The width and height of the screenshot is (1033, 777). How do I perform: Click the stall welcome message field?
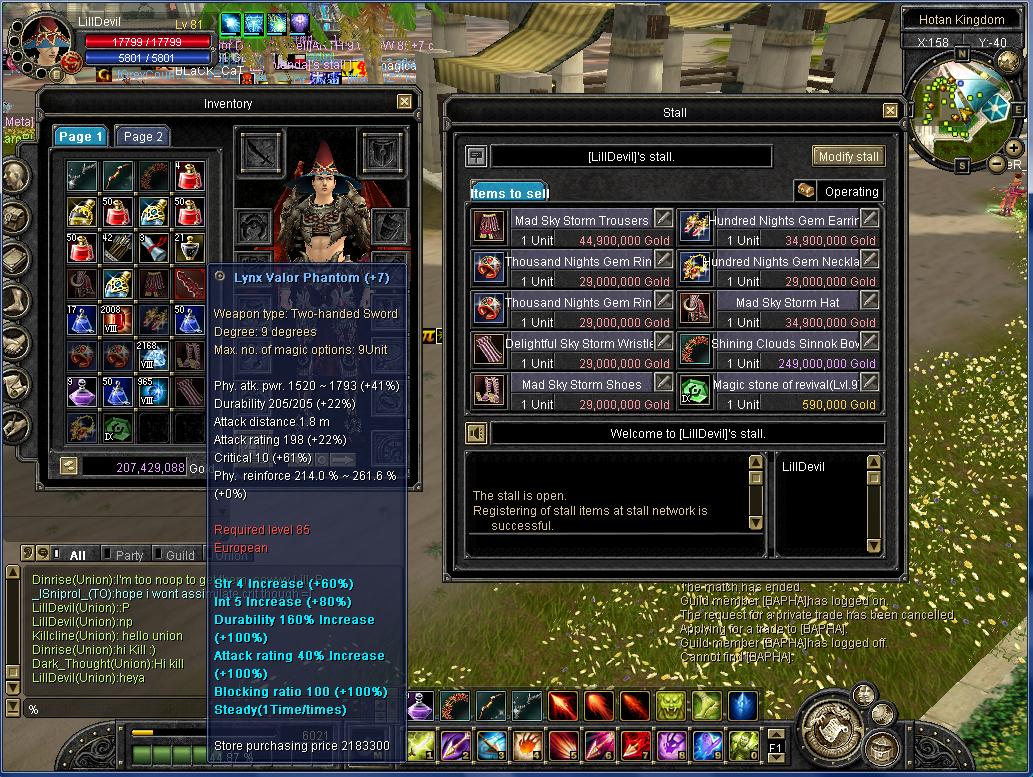(x=687, y=434)
